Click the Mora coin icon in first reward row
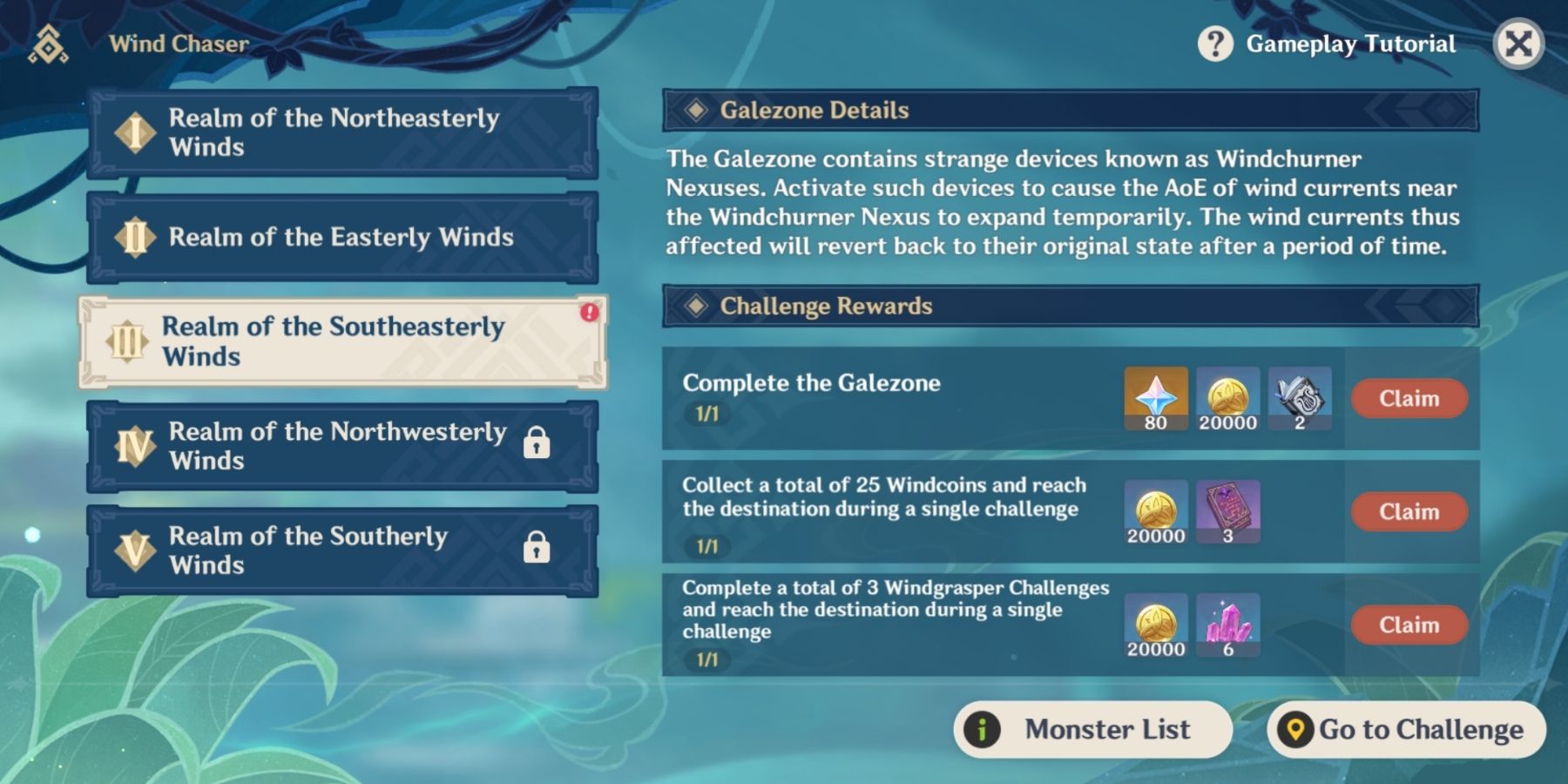The width and height of the screenshot is (1568, 784). point(1227,398)
